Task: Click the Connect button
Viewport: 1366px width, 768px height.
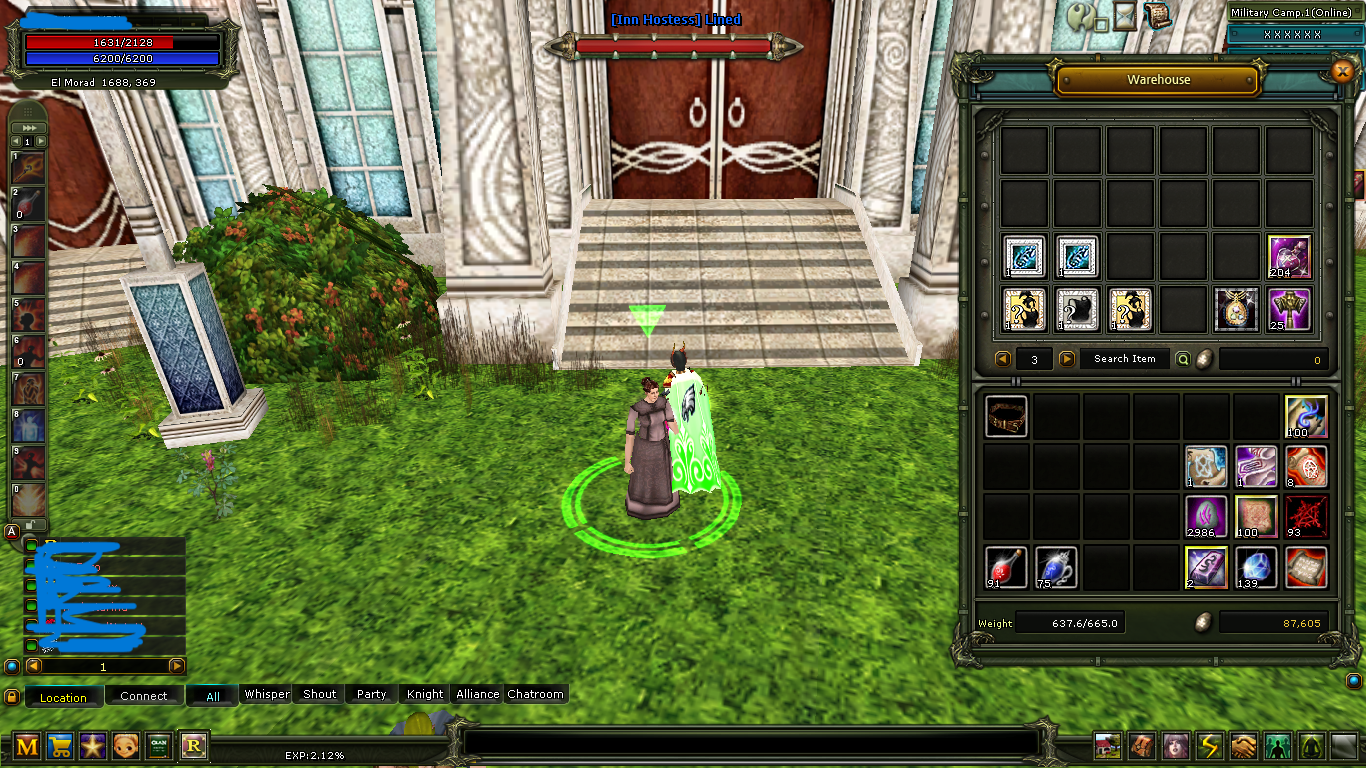Action: [144, 694]
